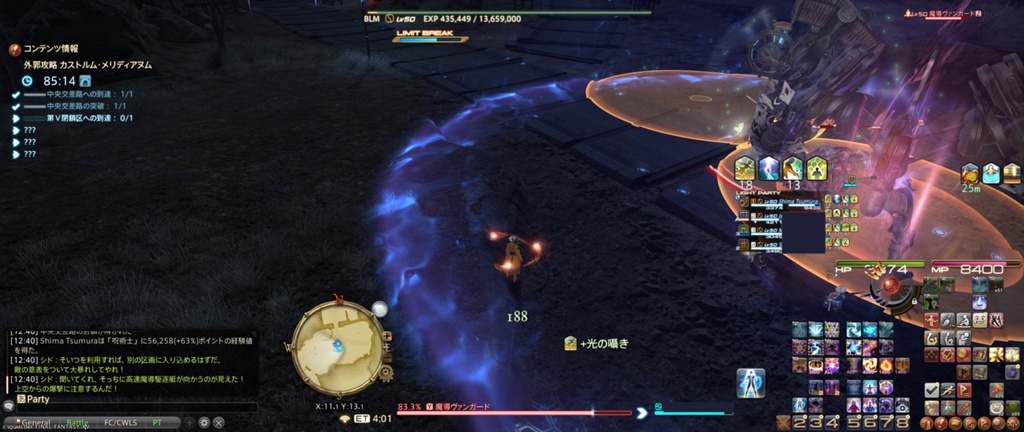This screenshot has width=1024, height=432.
Task: Activate the large glowing figure ability icon
Action: [750, 383]
